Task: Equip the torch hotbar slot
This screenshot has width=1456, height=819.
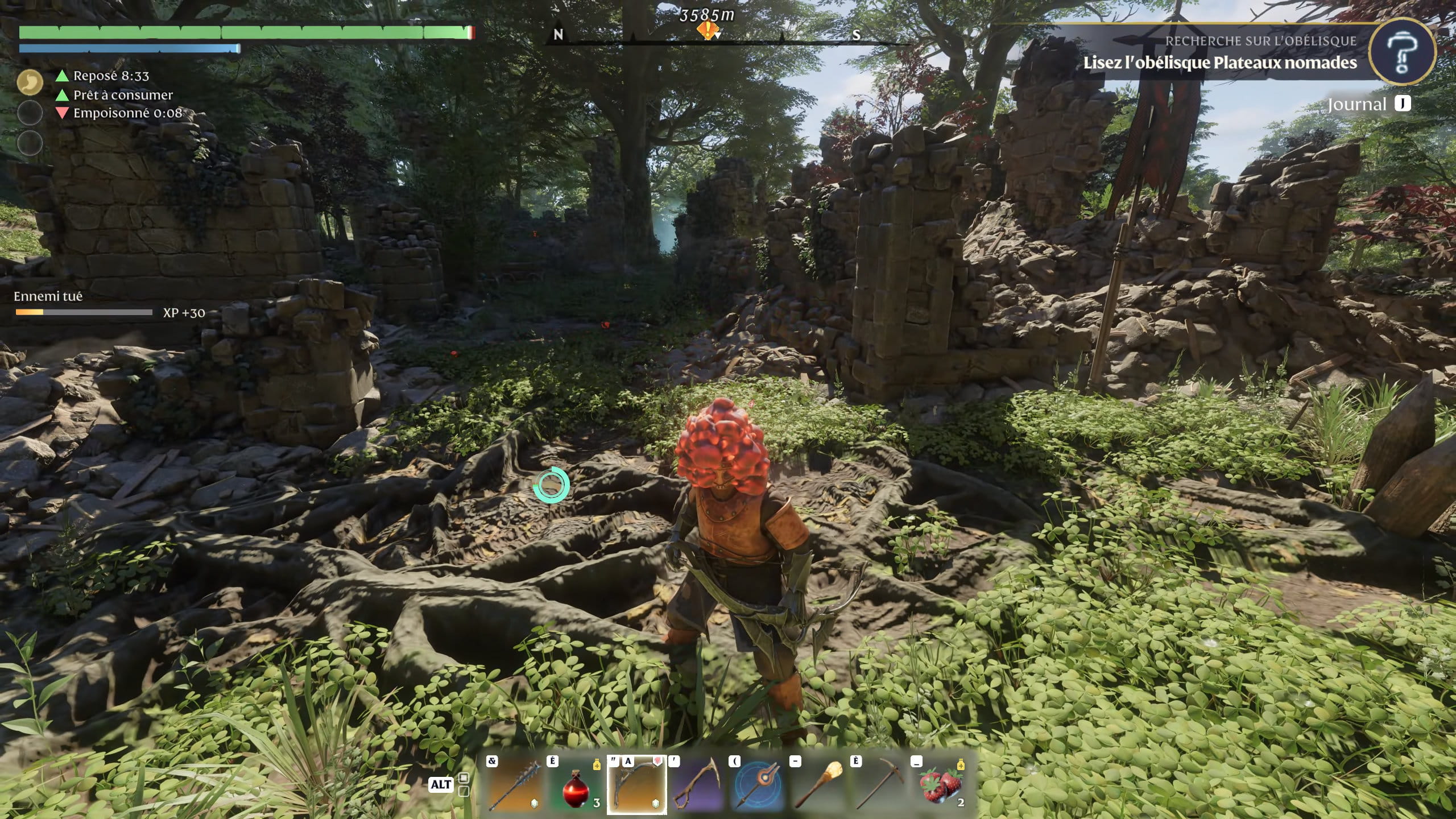Action: click(x=819, y=784)
